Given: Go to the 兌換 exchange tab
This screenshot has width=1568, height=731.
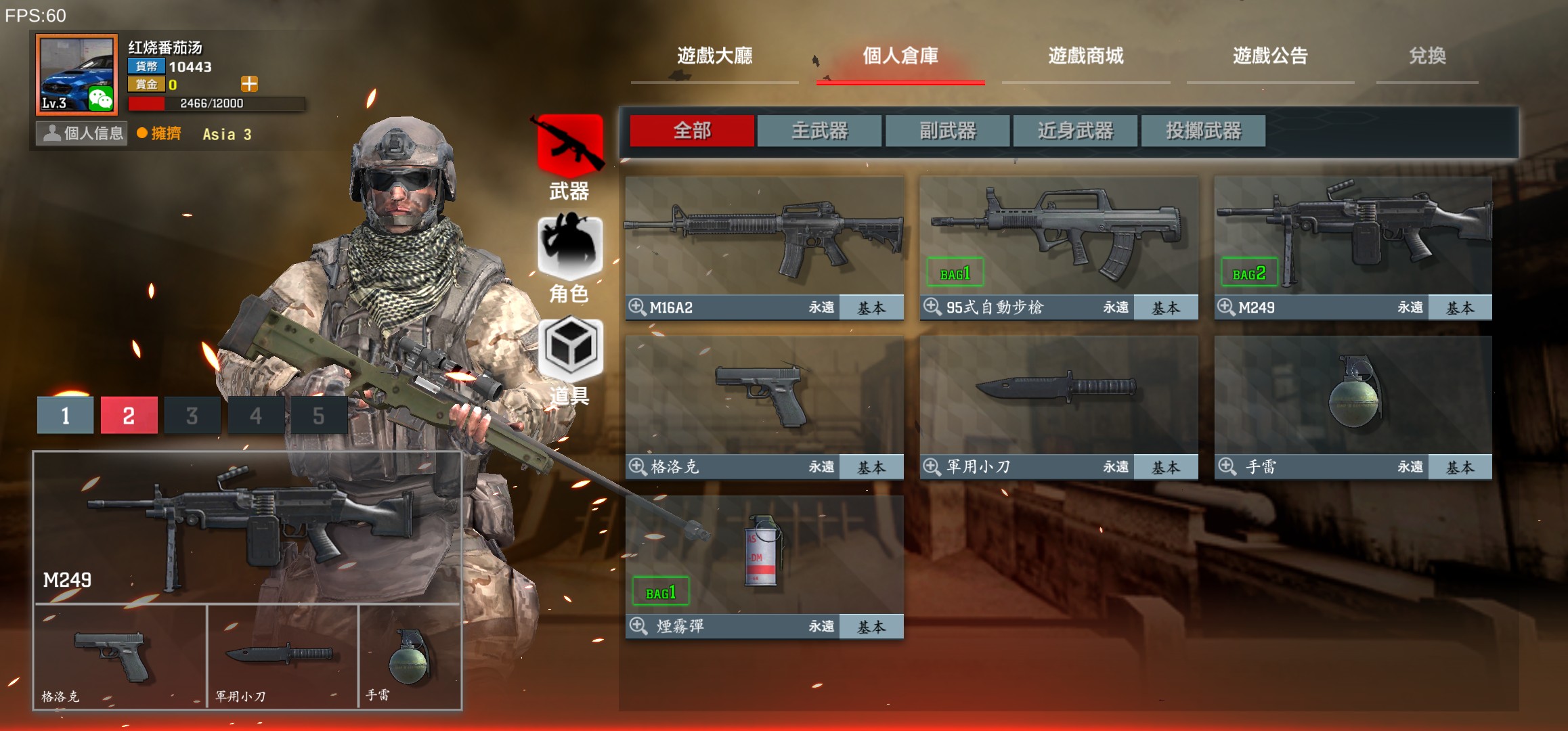Looking at the screenshot, I should point(1427,56).
